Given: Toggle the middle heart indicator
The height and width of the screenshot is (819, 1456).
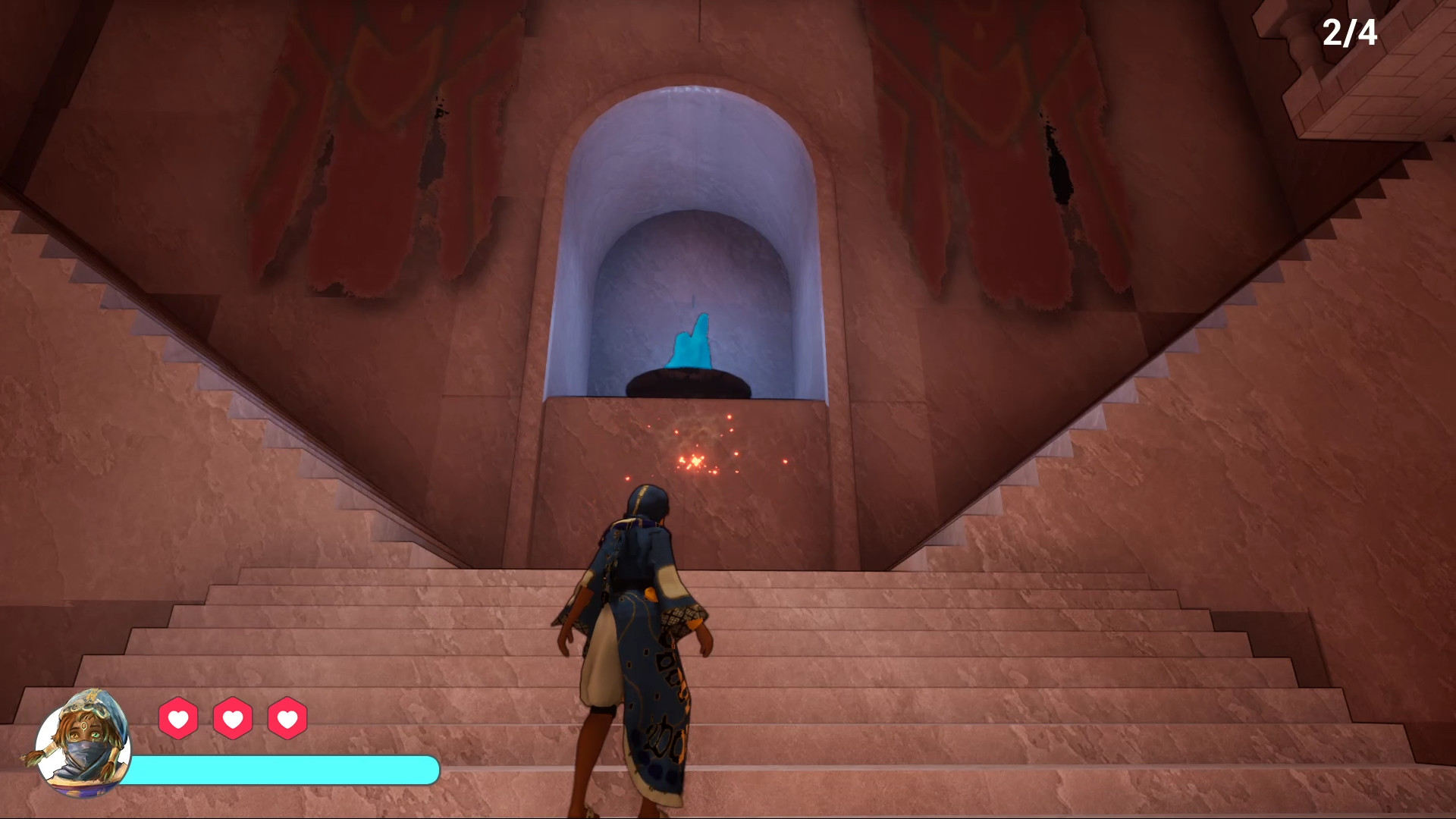Looking at the screenshot, I should (x=232, y=716).
